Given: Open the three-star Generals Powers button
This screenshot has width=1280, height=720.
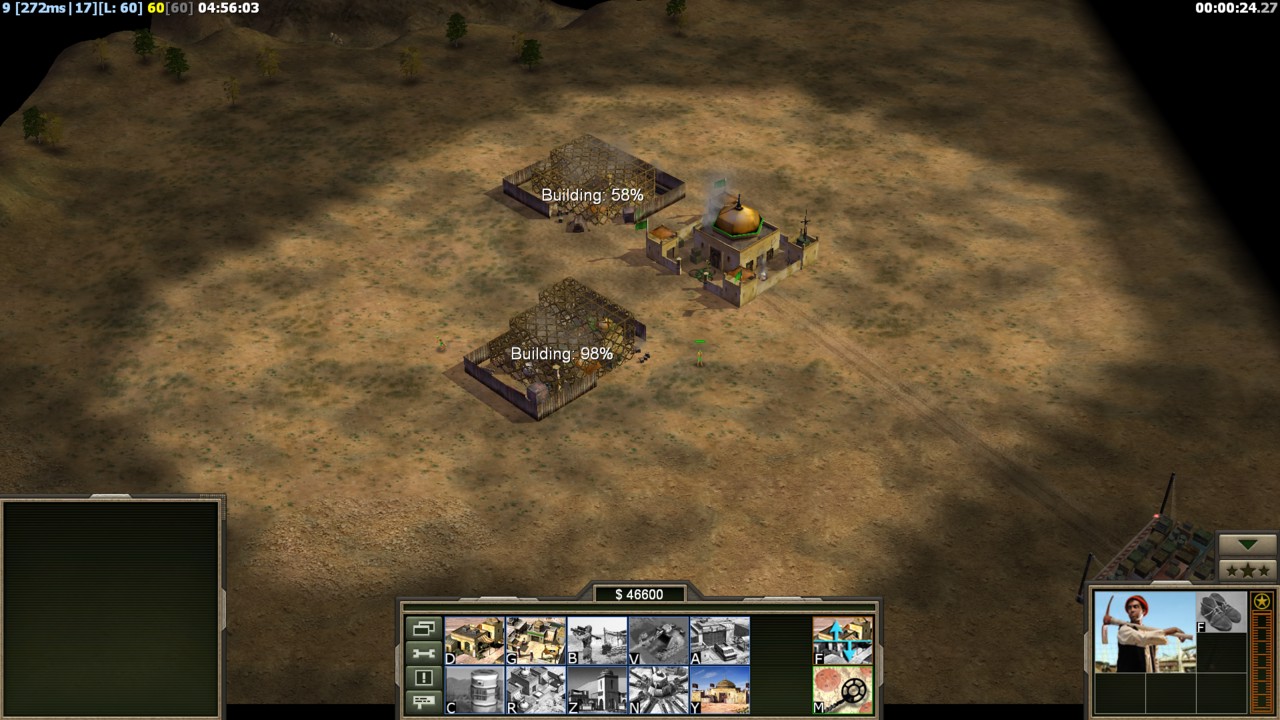Looking at the screenshot, I should (1247, 571).
